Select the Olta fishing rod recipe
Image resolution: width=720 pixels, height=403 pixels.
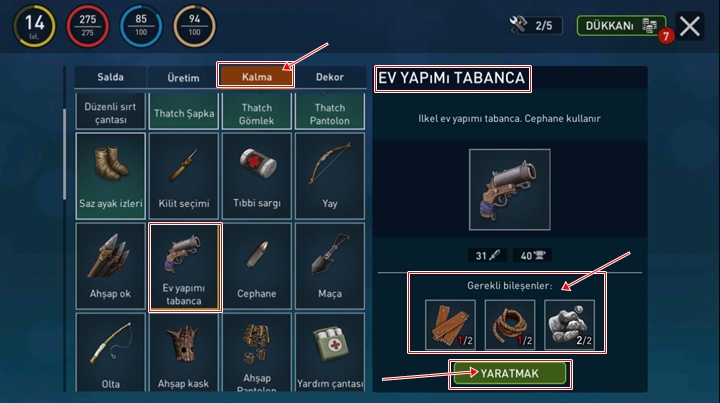point(111,353)
